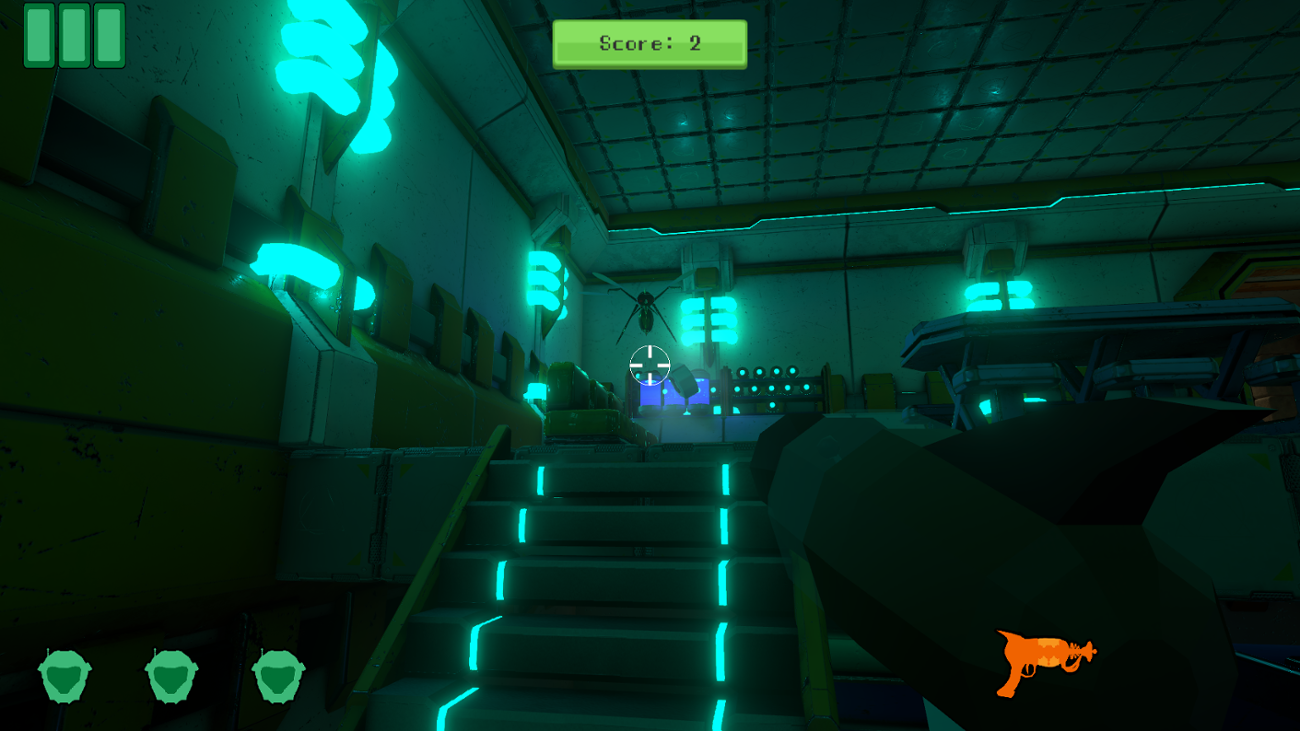This screenshot has width=1300, height=731.
Task: Expand the Score: 2 banner
Action: tap(648, 43)
